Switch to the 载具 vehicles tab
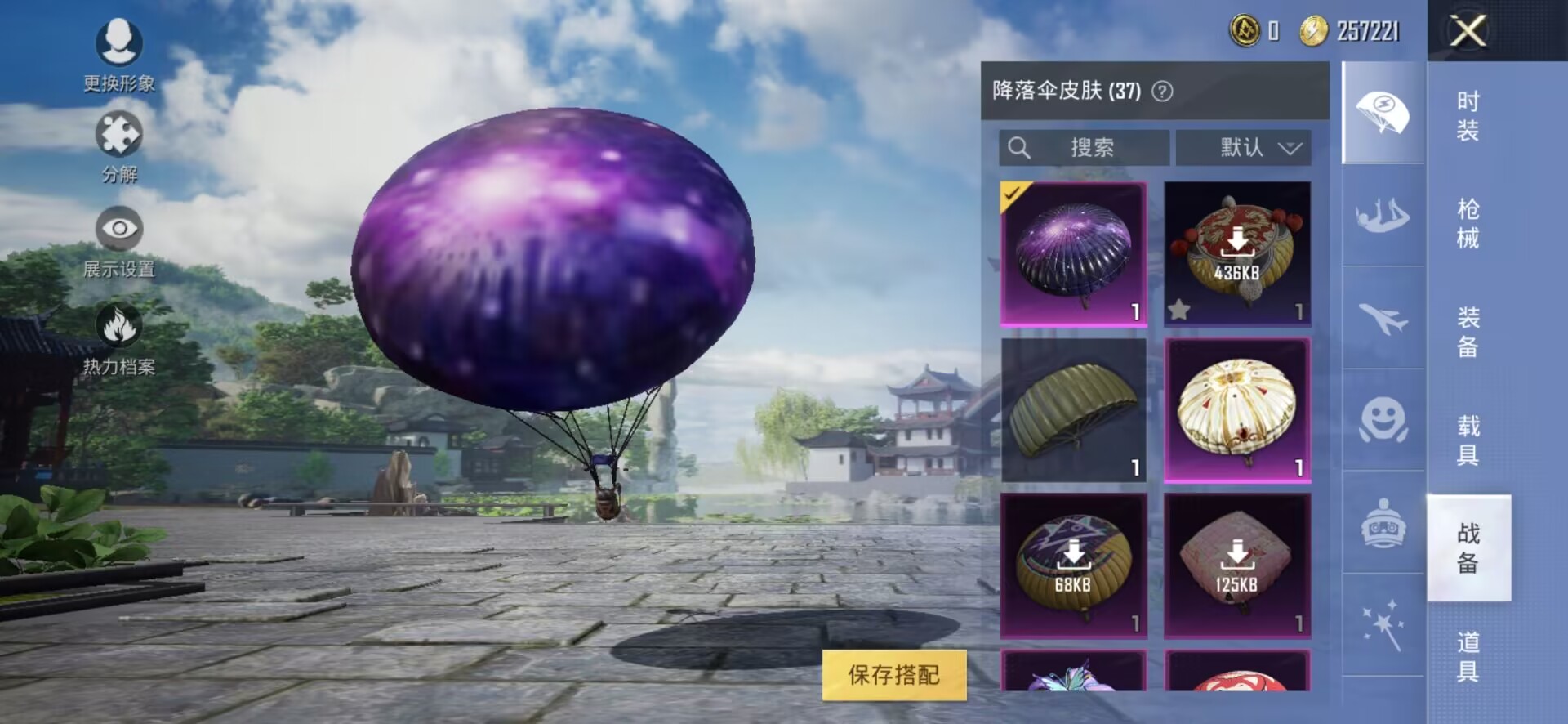Screen dimensions: 1568x724 1468,440
